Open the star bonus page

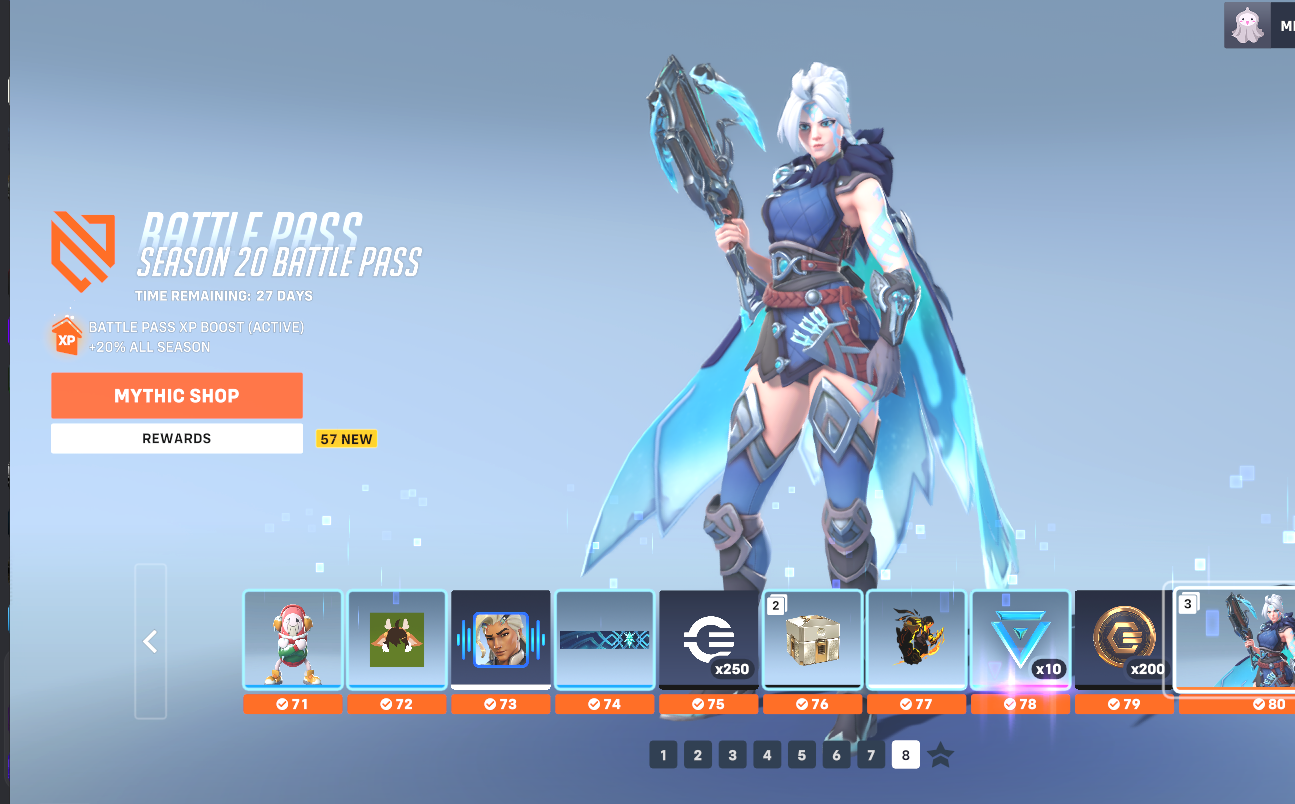tap(941, 755)
